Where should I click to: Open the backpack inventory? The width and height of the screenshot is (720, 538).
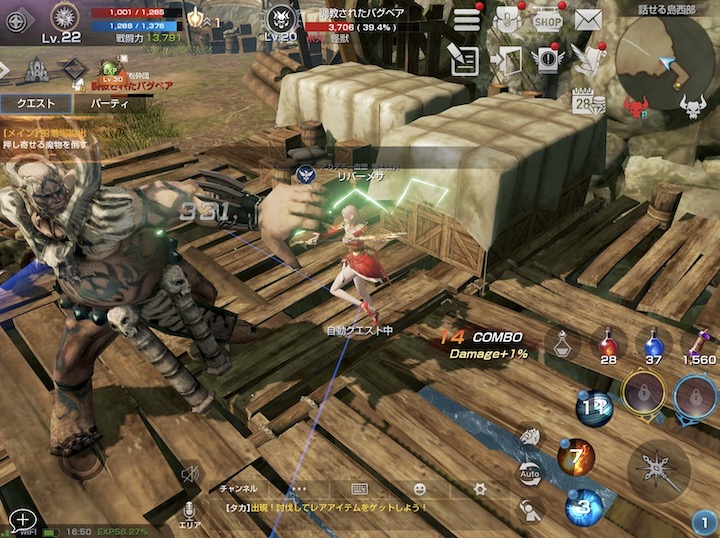coord(507,20)
